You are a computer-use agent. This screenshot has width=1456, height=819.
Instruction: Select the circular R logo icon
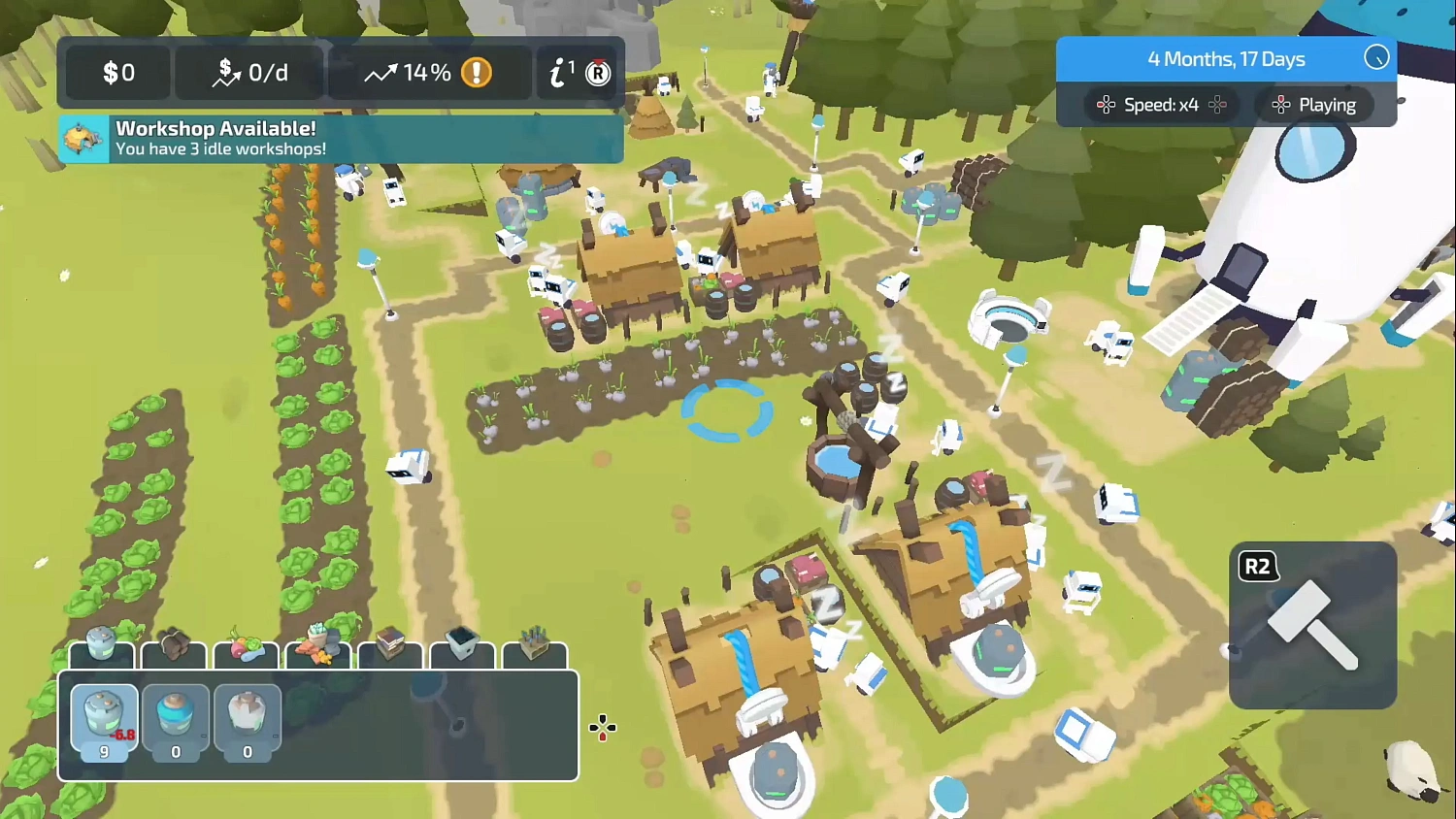pyautogui.click(x=598, y=72)
